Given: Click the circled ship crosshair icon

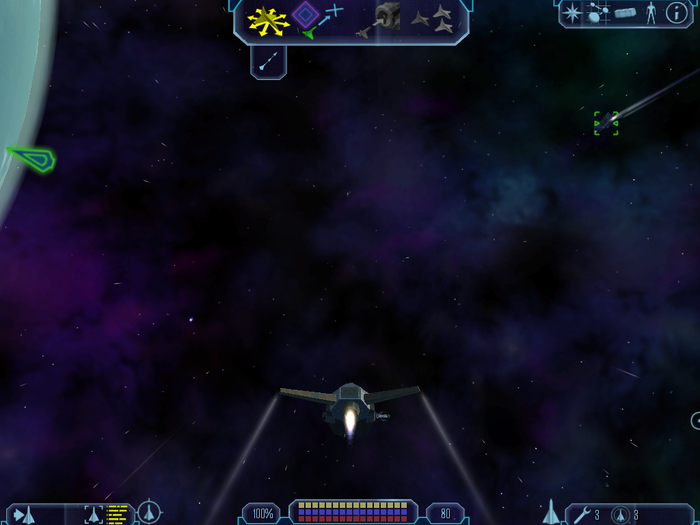Looking at the screenshot, I should point(149,514).
